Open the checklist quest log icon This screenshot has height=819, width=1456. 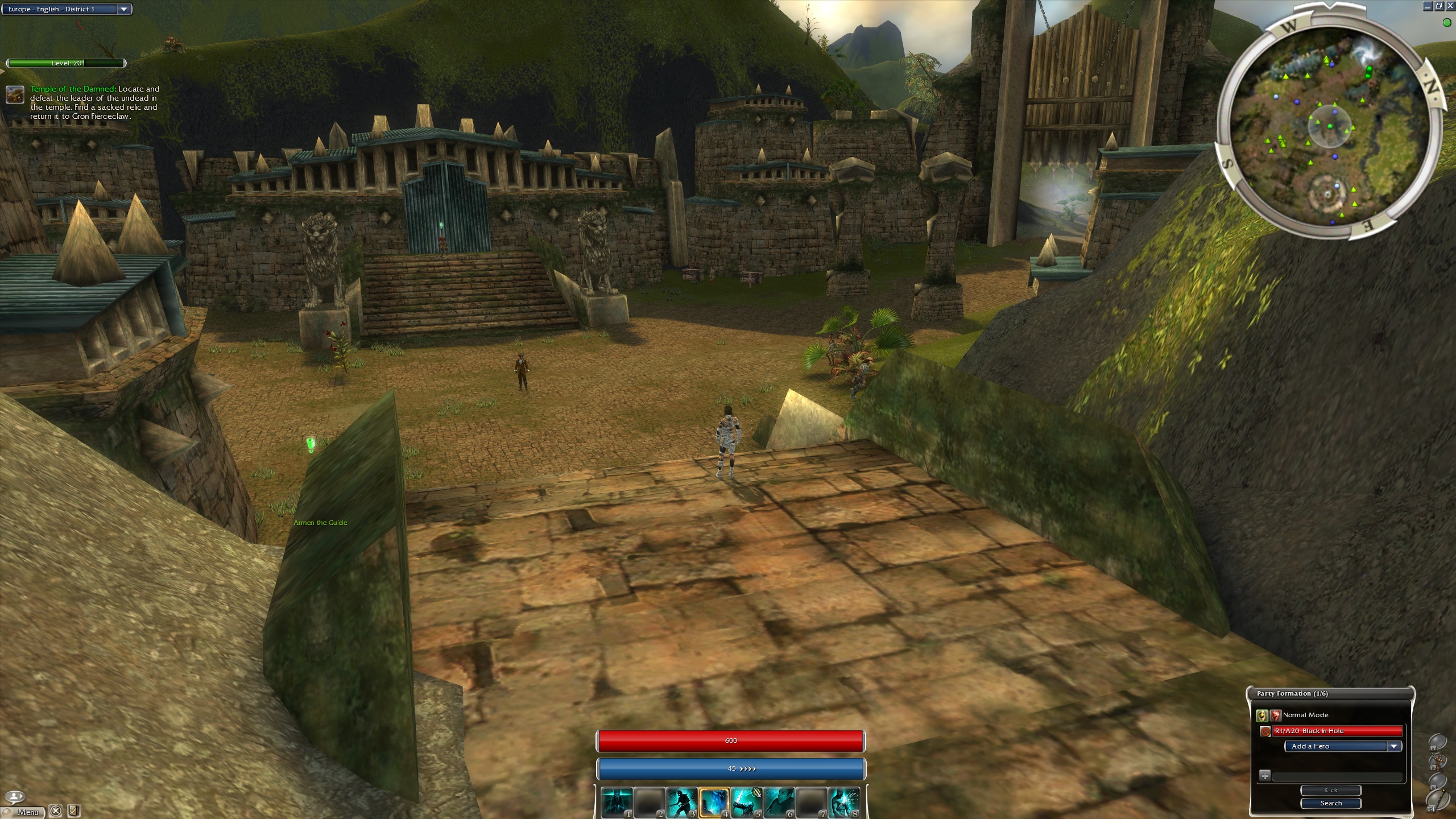tap(73, 811)
